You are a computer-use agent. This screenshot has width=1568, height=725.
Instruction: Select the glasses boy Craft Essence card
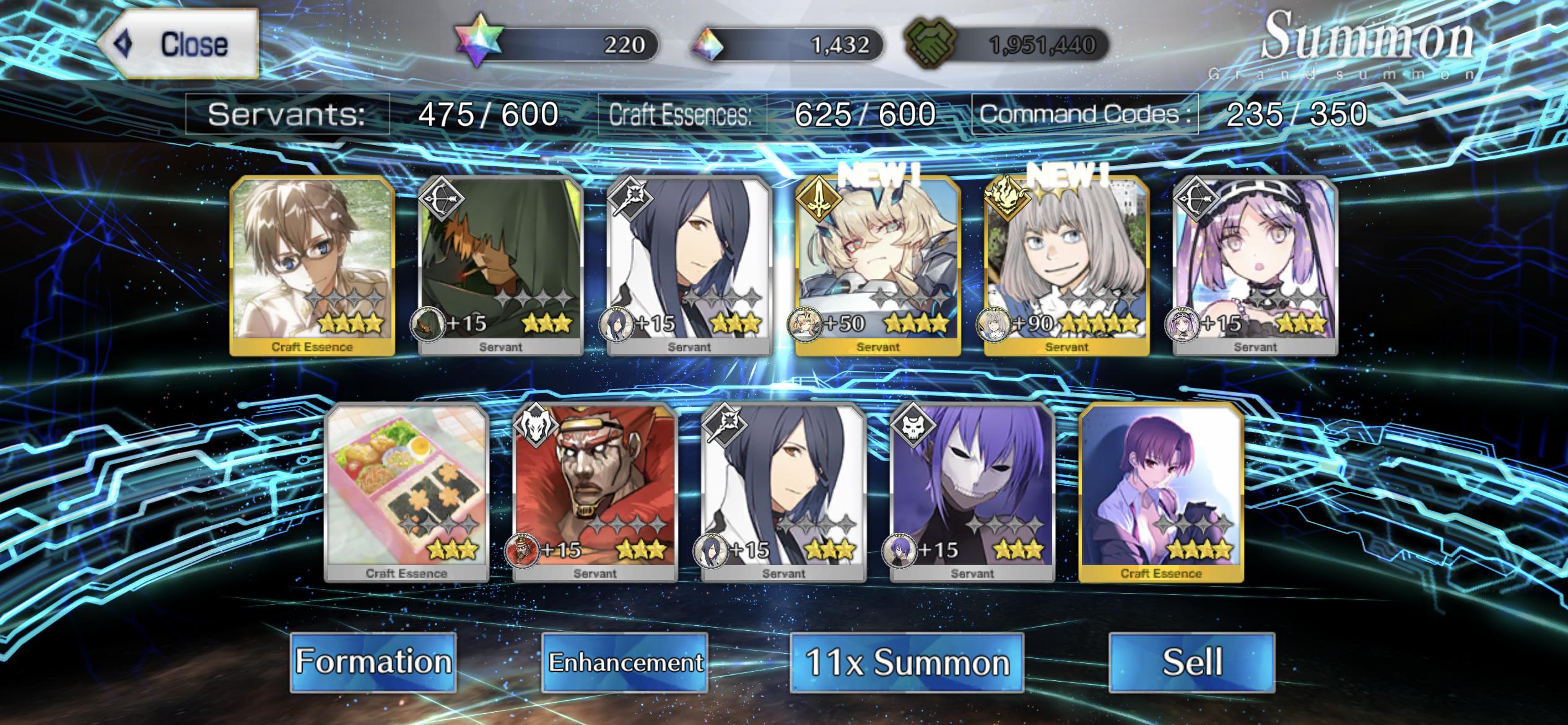[312, 266]
